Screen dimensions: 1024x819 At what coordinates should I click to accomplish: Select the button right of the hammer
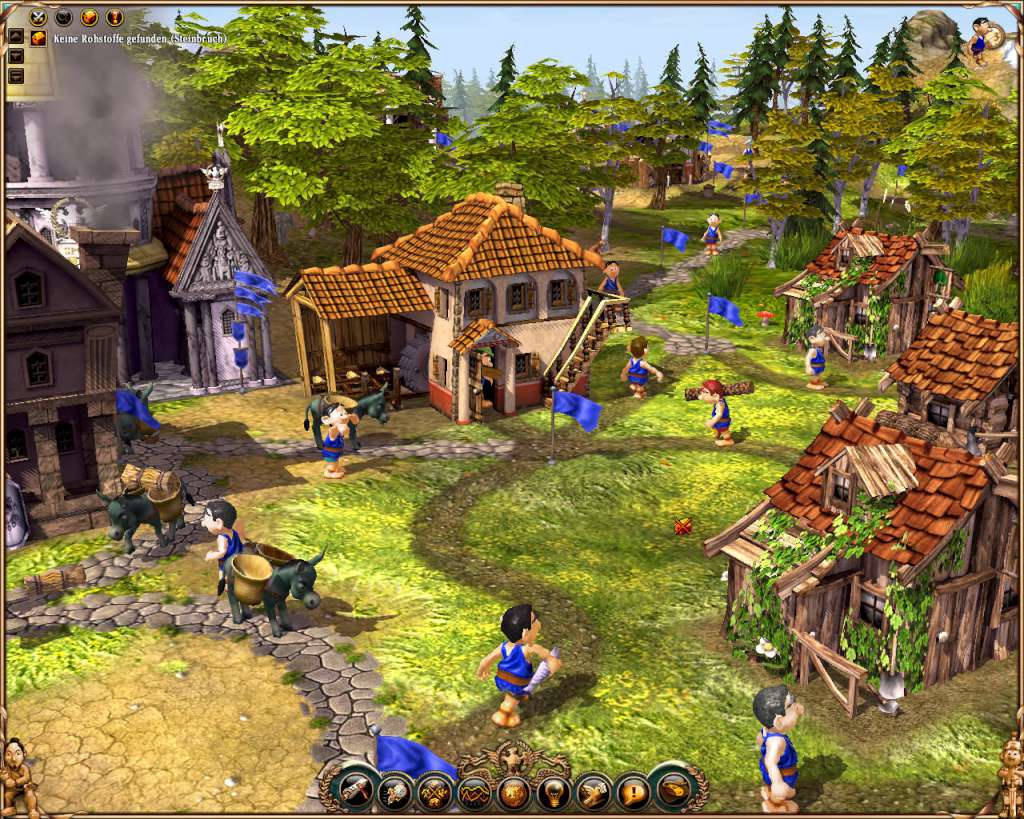pos(396,793)
